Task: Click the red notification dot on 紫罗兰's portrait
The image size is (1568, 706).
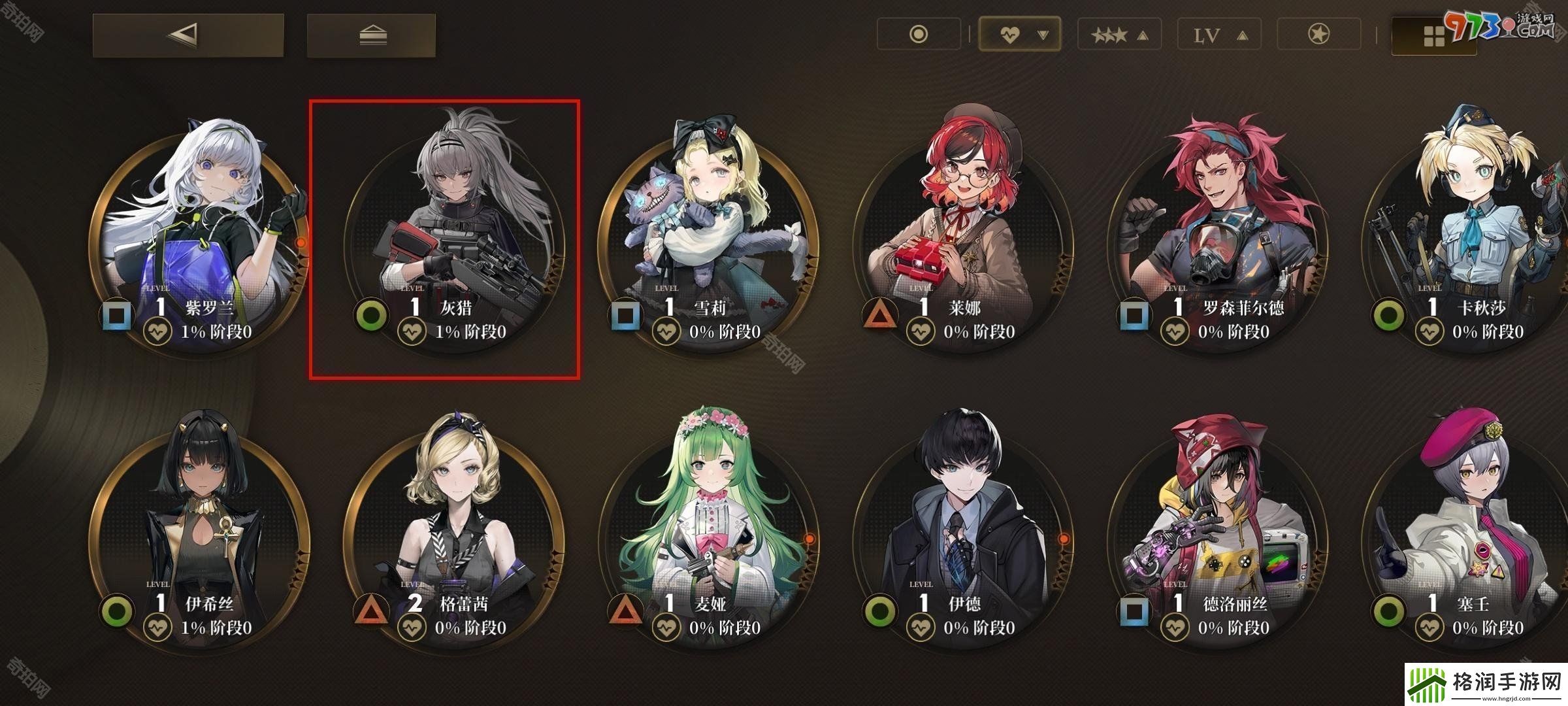Action: pos(302,243)
